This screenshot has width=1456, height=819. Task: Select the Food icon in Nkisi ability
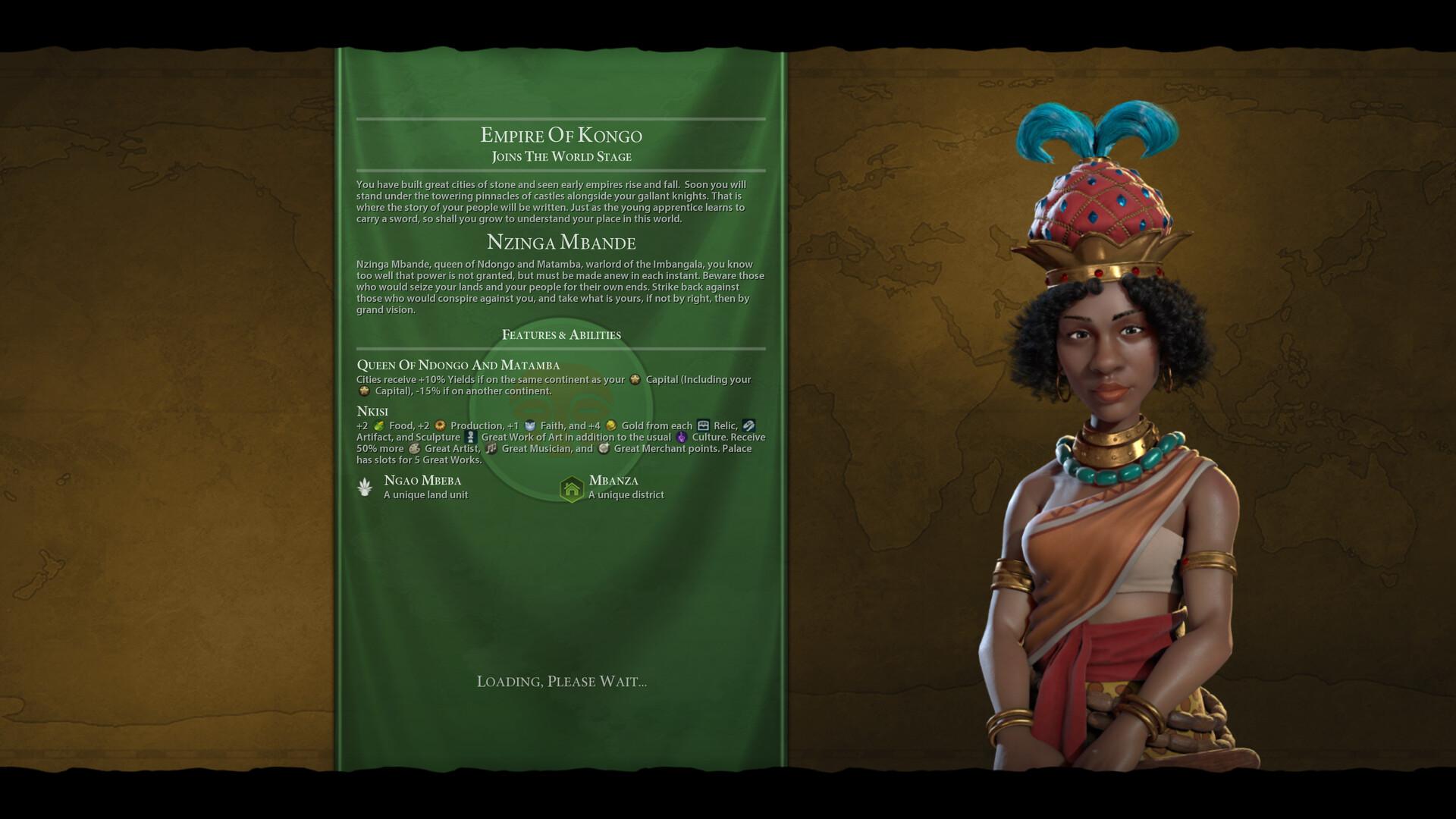380,426
